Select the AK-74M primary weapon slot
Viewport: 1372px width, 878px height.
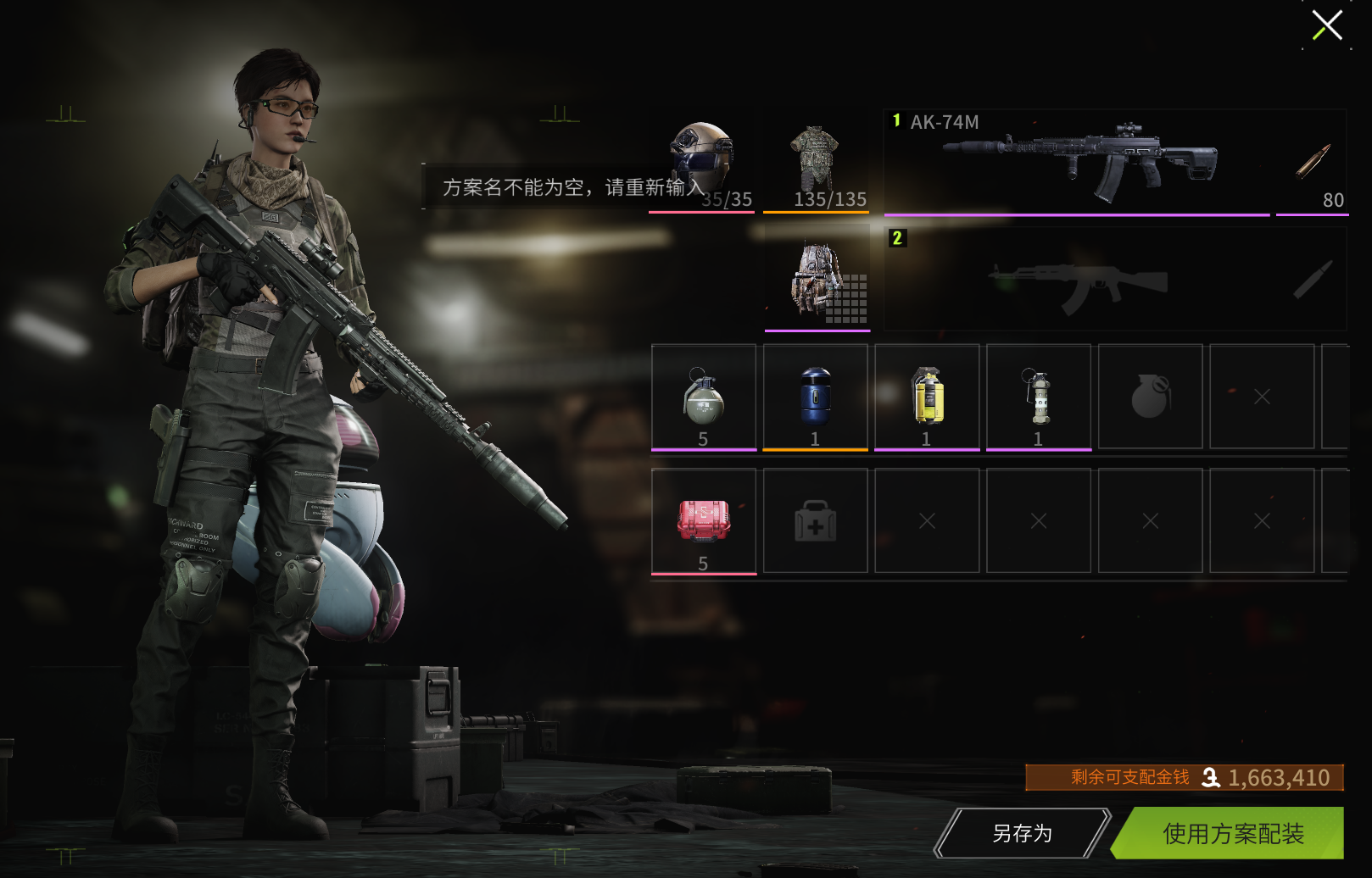click(1077, 161)
